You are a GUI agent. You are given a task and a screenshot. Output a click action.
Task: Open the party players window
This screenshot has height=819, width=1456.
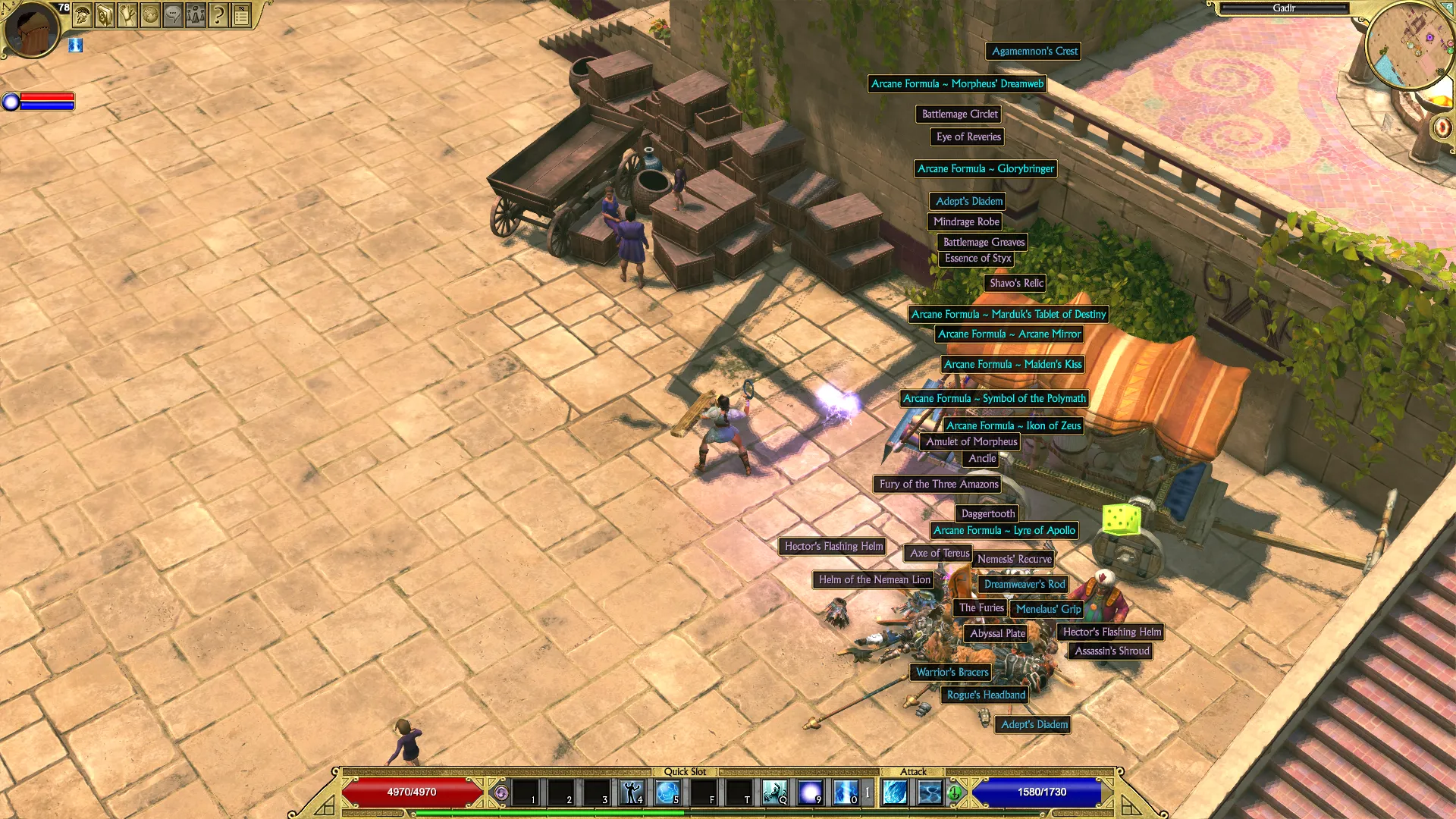point(196,14)
